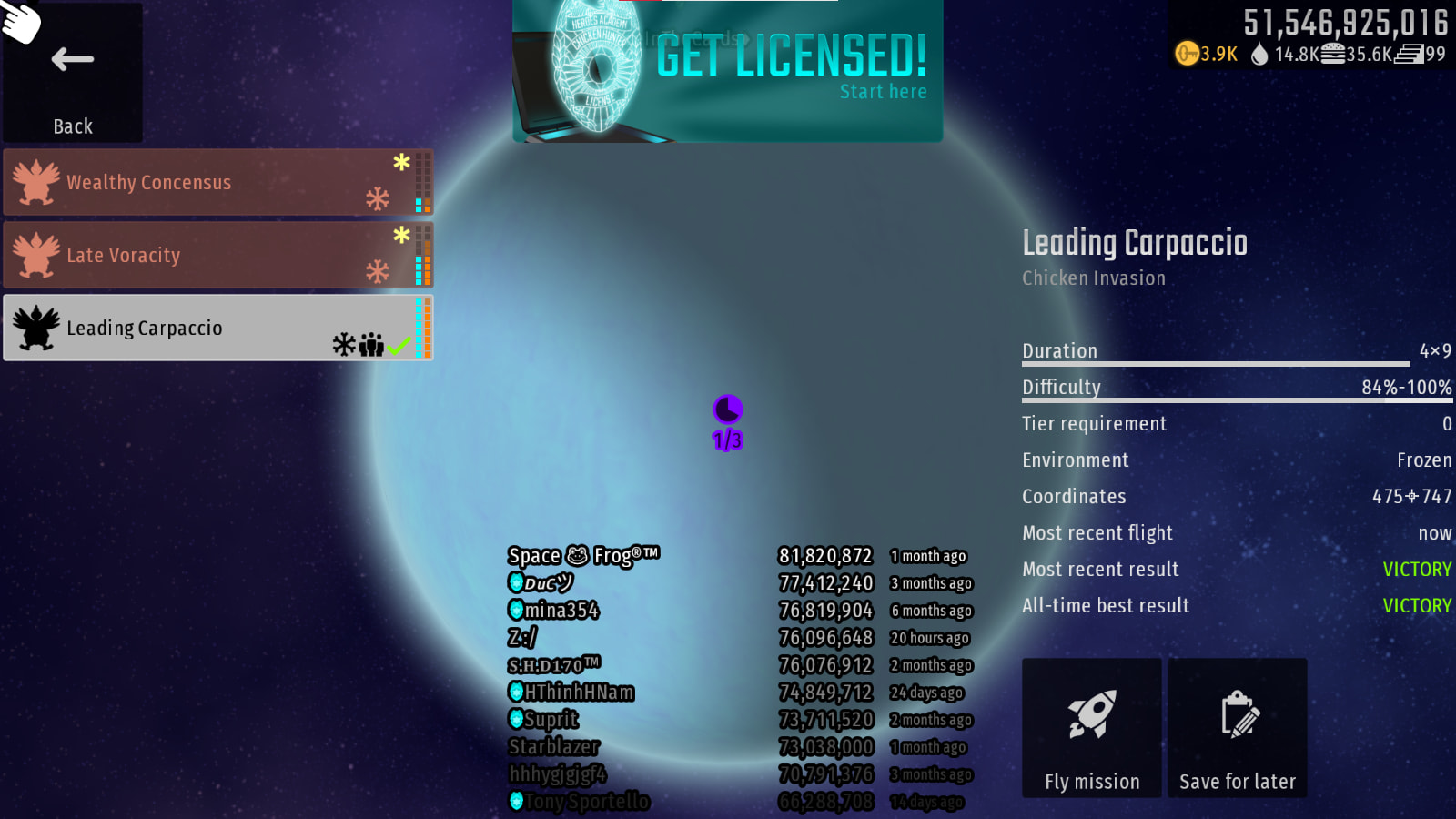Launch with the Fly mission button

1091,728
